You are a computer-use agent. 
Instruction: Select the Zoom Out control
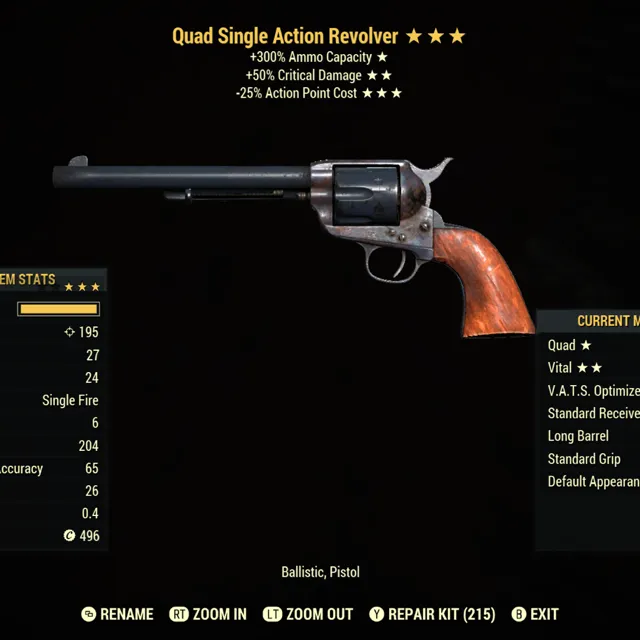tap(310, 614)
